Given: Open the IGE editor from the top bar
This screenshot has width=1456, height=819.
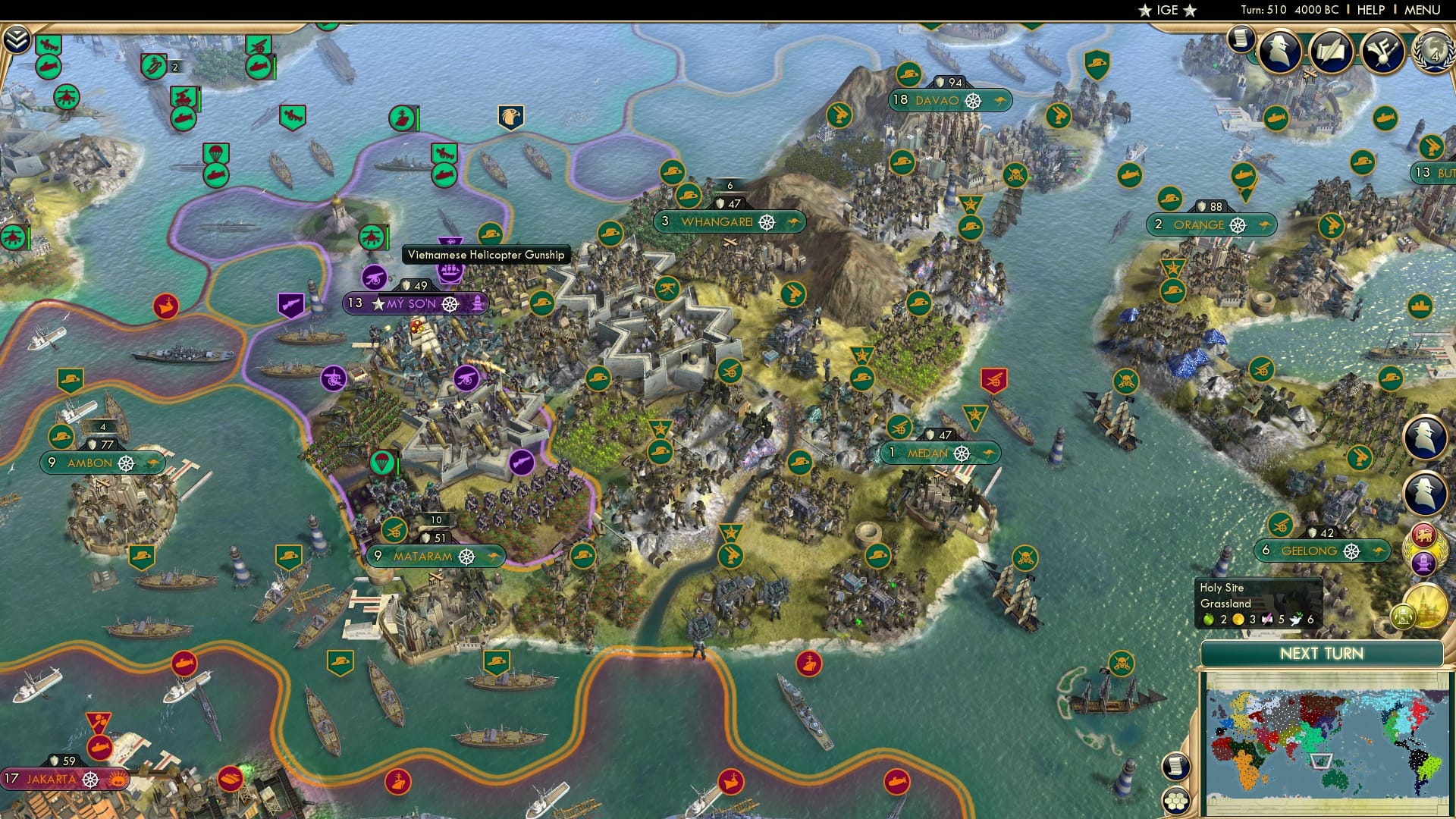Looking at the screenshot, I should 1166,11.
